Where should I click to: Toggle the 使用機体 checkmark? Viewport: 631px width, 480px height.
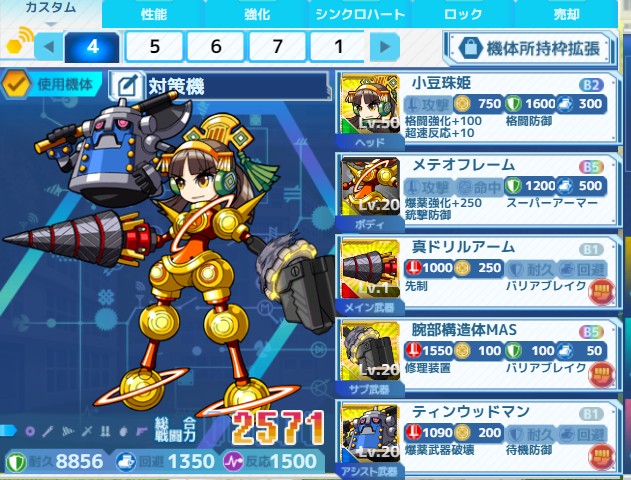pyautogui.click(x=17, y=84)
